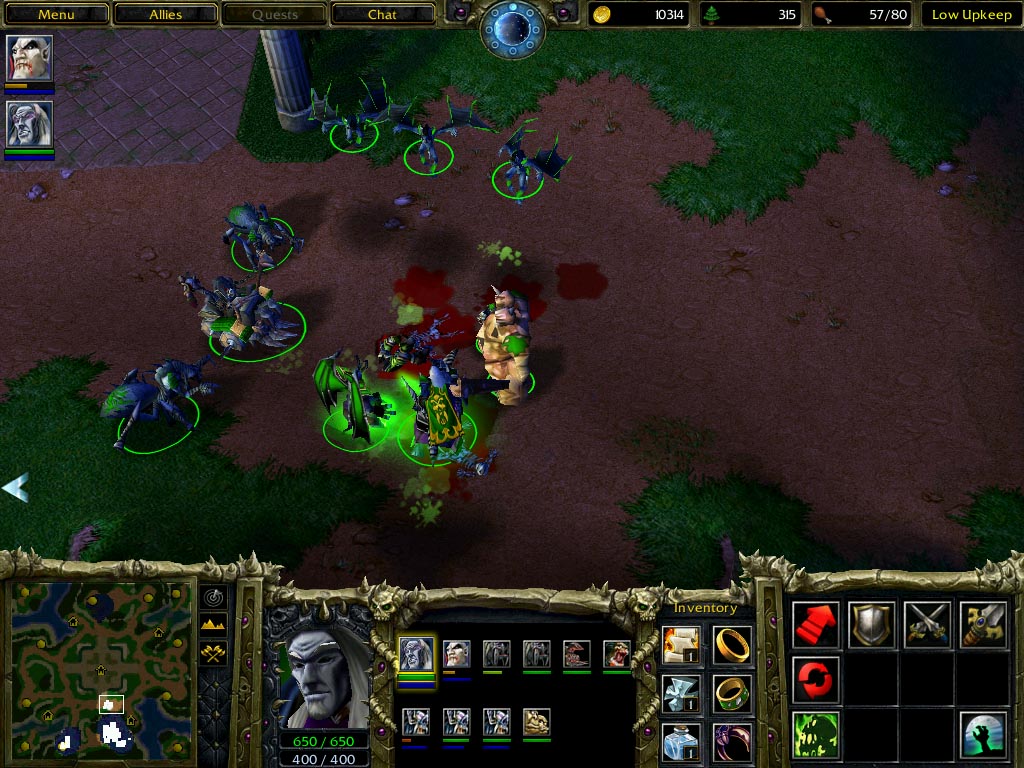
Task: Select the Dreadlord in the group panel
Action: click(x=457, y=655)
